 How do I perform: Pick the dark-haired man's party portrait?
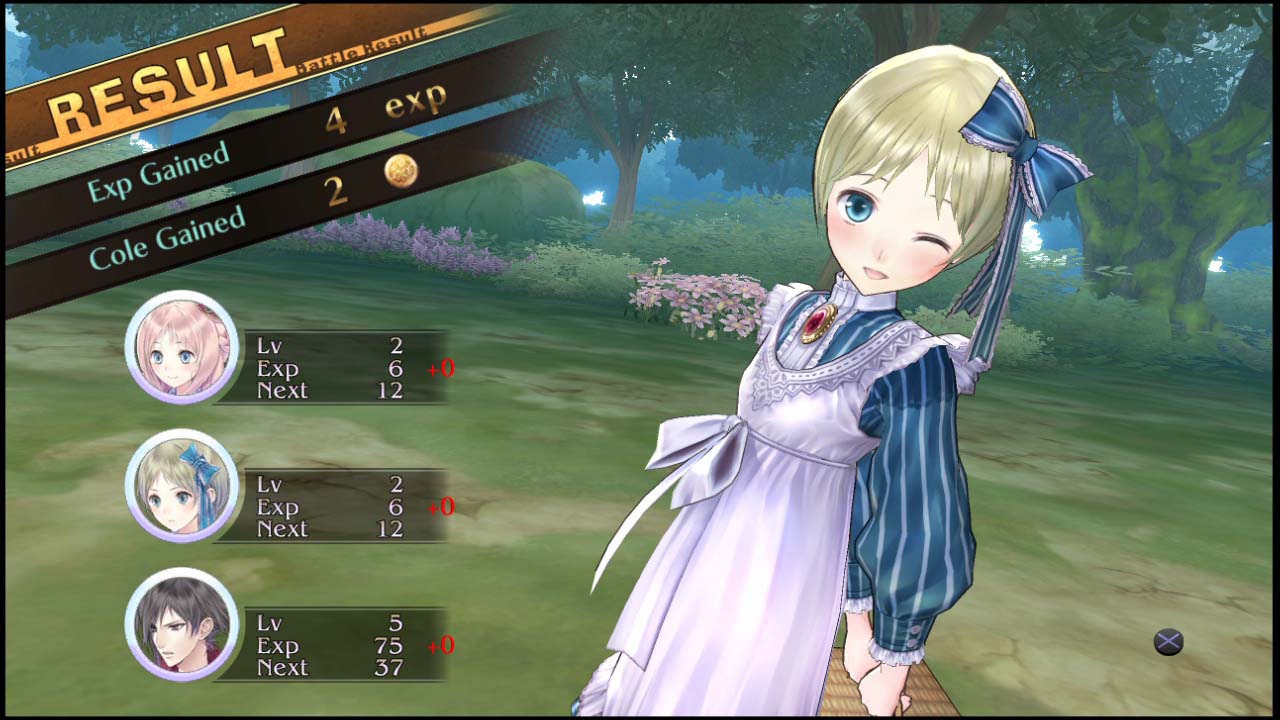point(182,624)
